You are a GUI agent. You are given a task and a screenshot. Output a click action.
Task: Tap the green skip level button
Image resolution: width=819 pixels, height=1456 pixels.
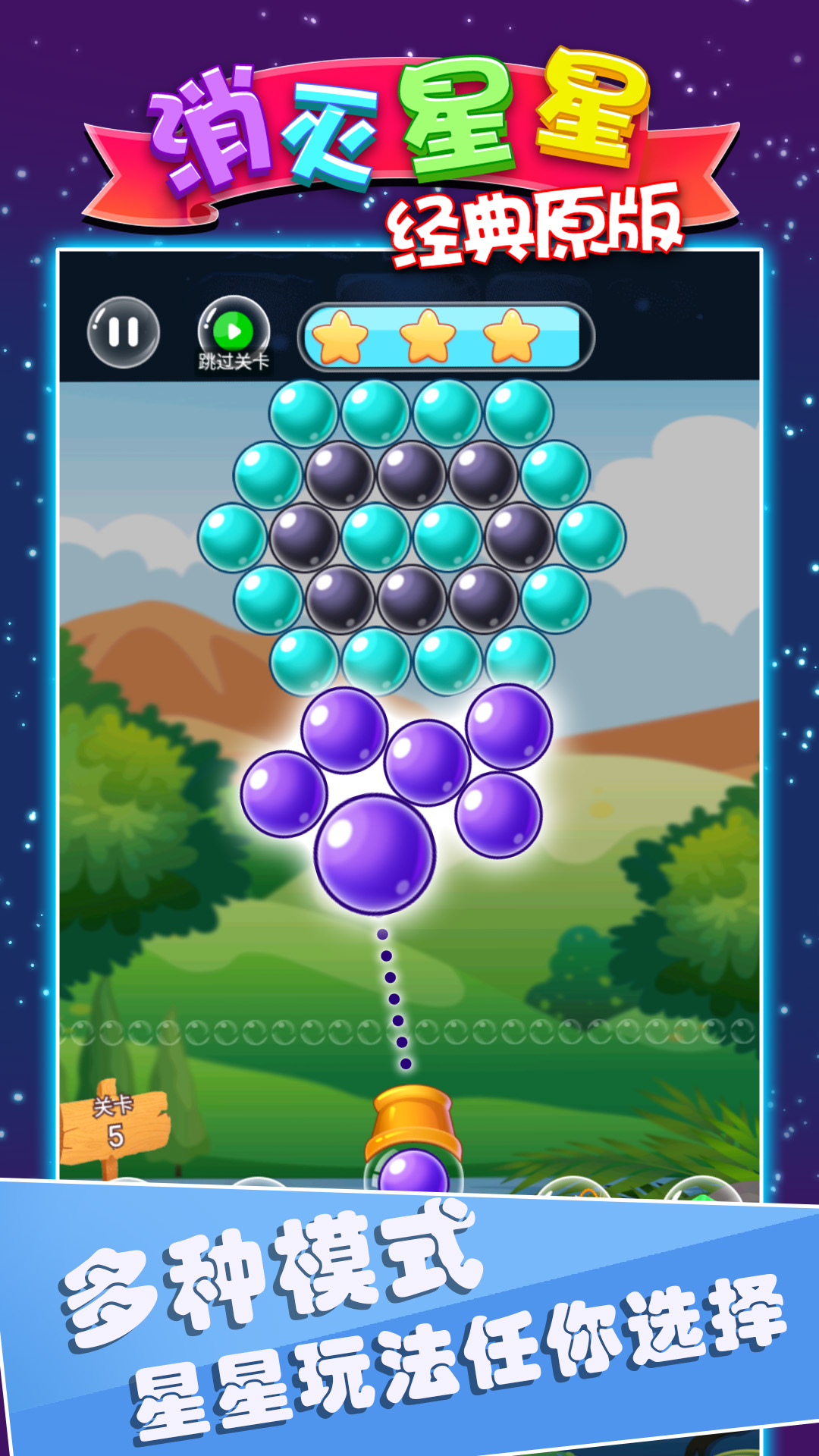pyautogui.click(x=234, y=332)
